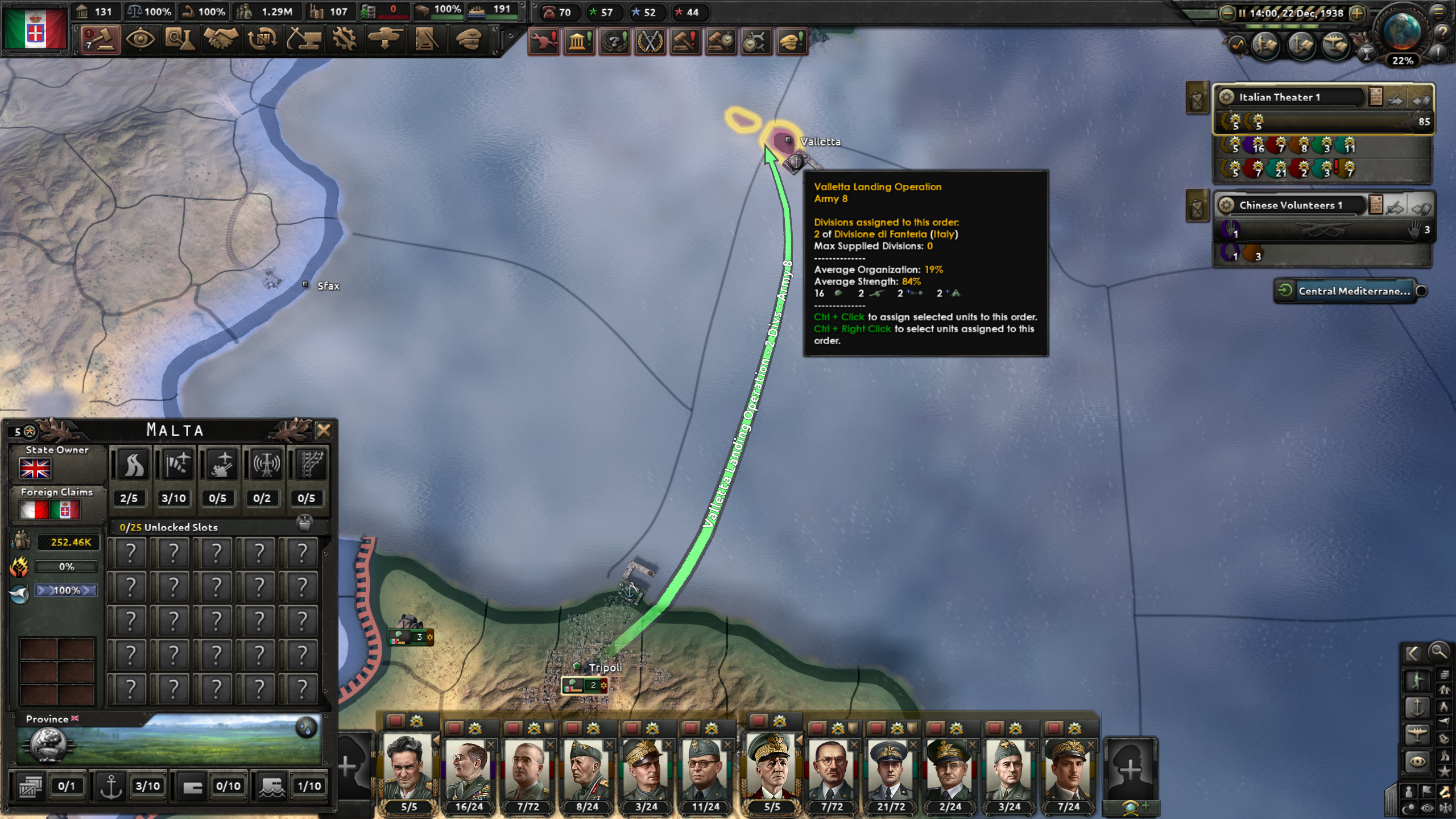The width and height of the screenshot is (1456, 819).
Task: Open the production gear-and-wrench screen
Action: (344, 40)
